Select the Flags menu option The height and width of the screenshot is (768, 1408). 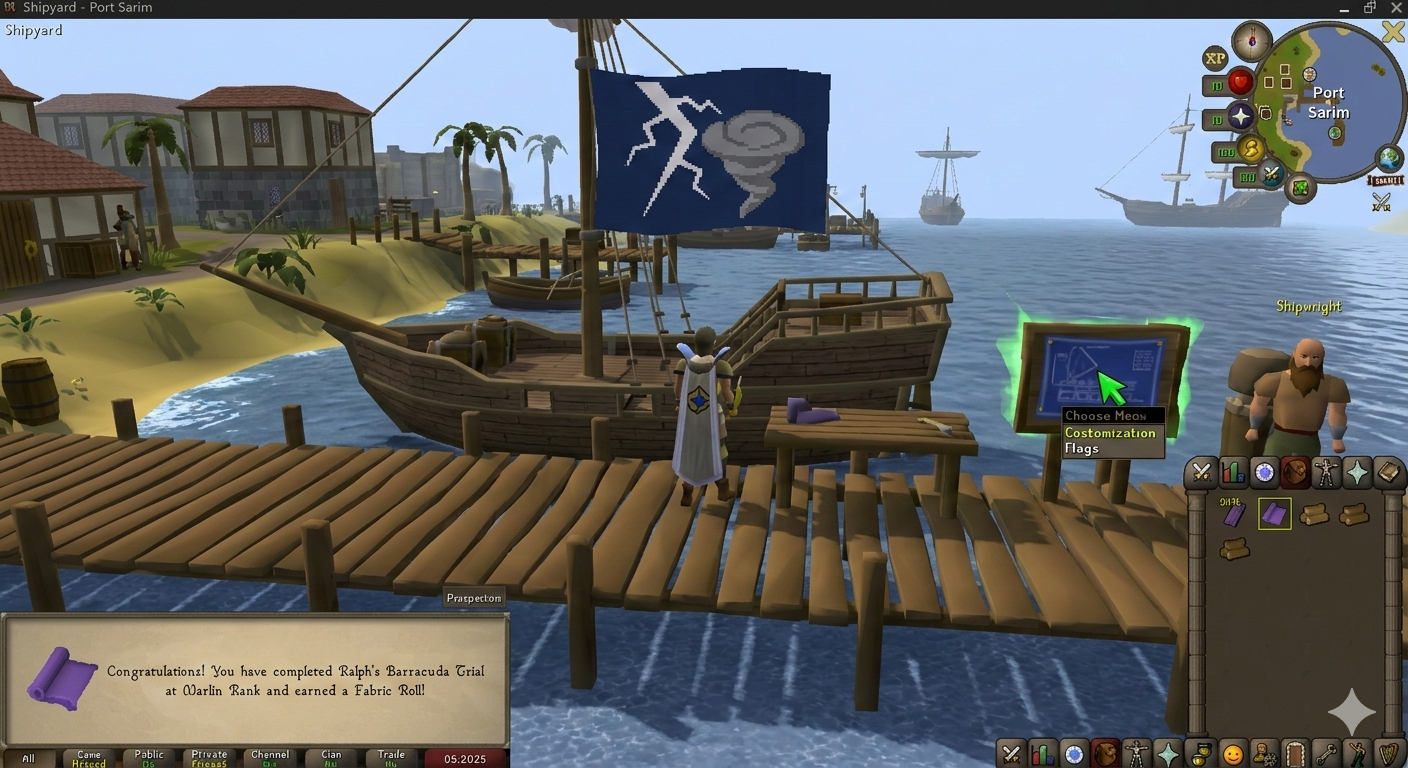(x=1082, y=449)
